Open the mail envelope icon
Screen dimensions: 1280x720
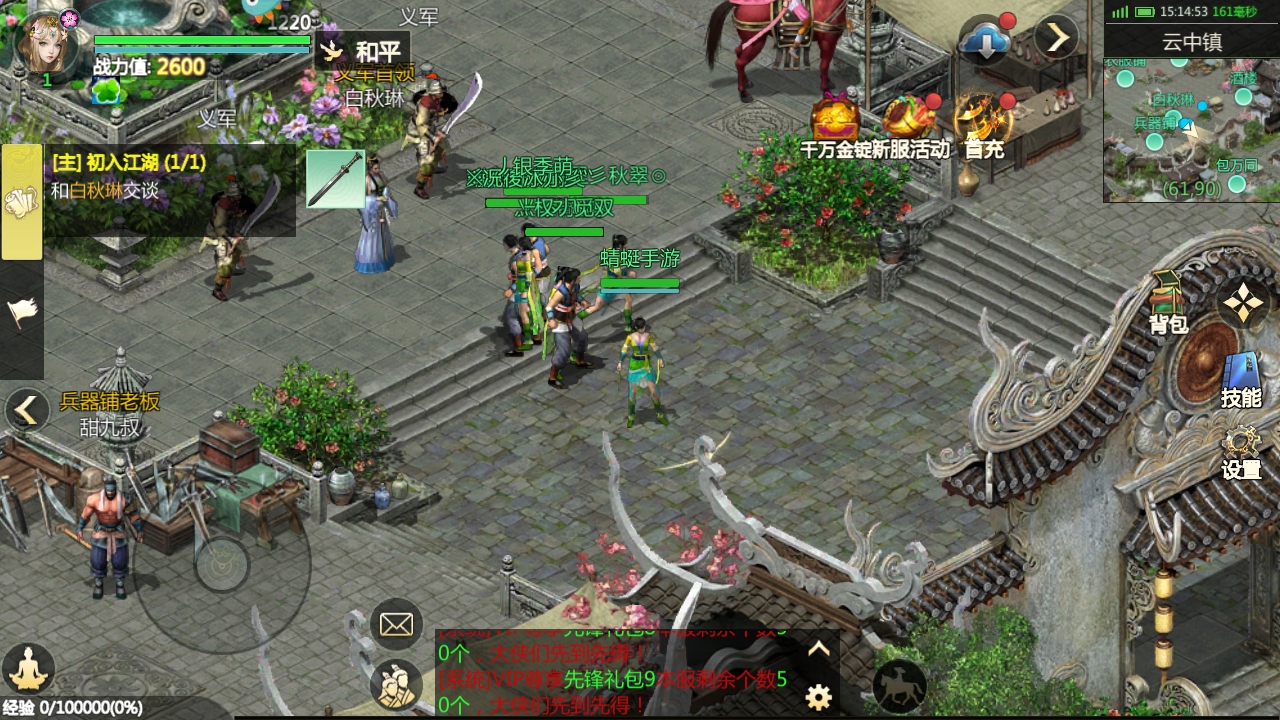click(x=396, y=625)
